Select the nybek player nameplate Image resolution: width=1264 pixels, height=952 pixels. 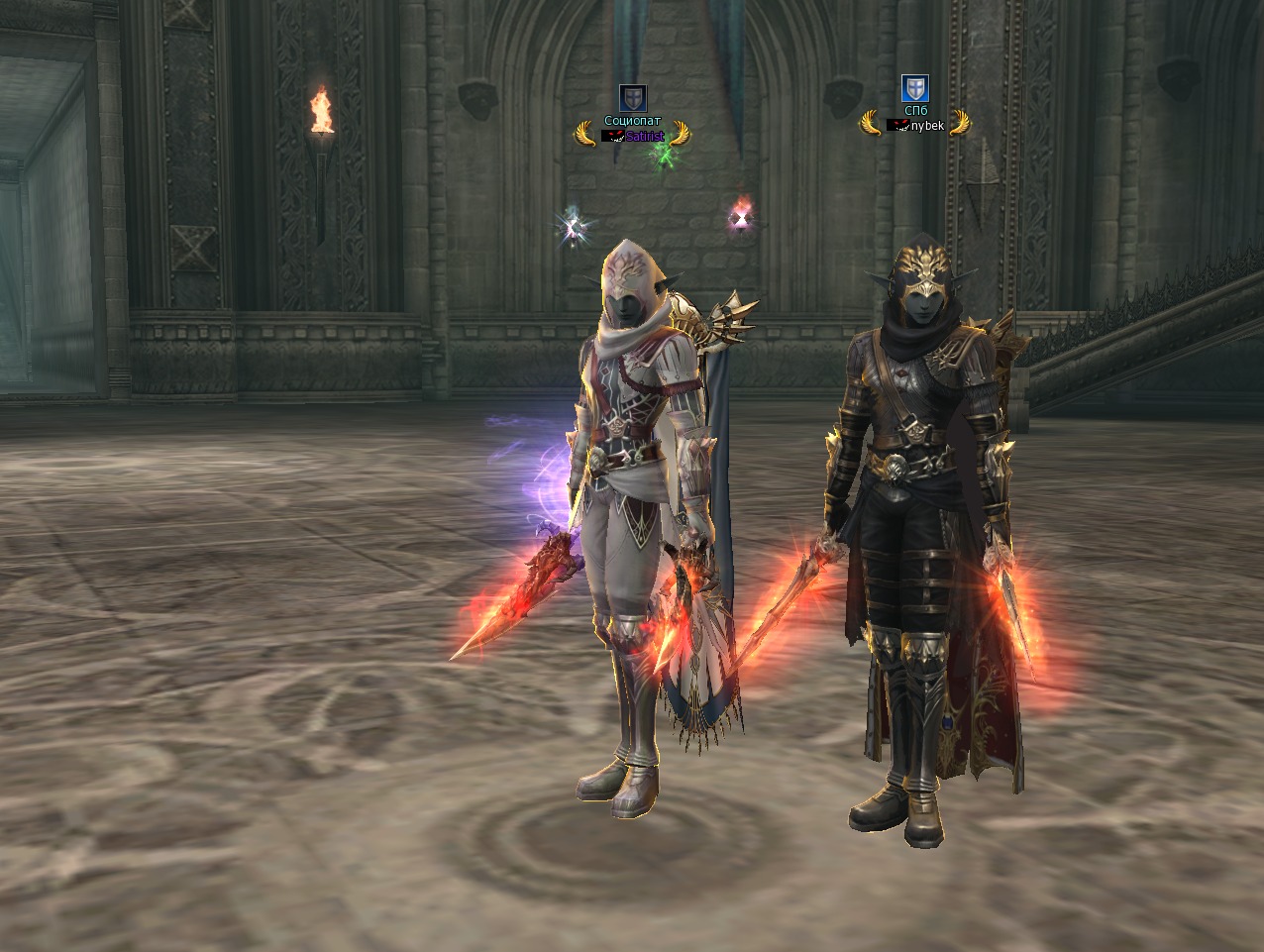point(926,126)
